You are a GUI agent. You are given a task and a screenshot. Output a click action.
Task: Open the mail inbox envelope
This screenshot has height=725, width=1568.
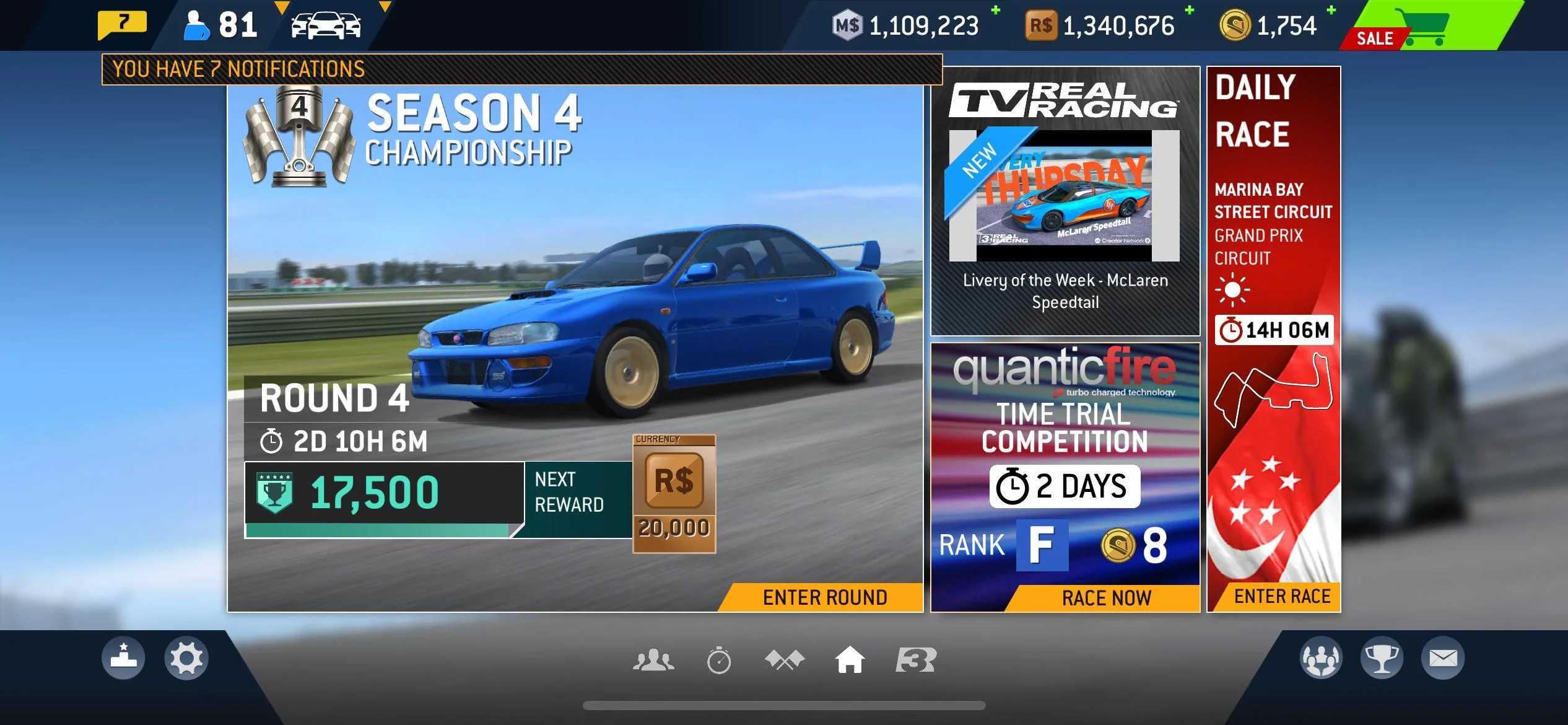tap(1443, 658)
